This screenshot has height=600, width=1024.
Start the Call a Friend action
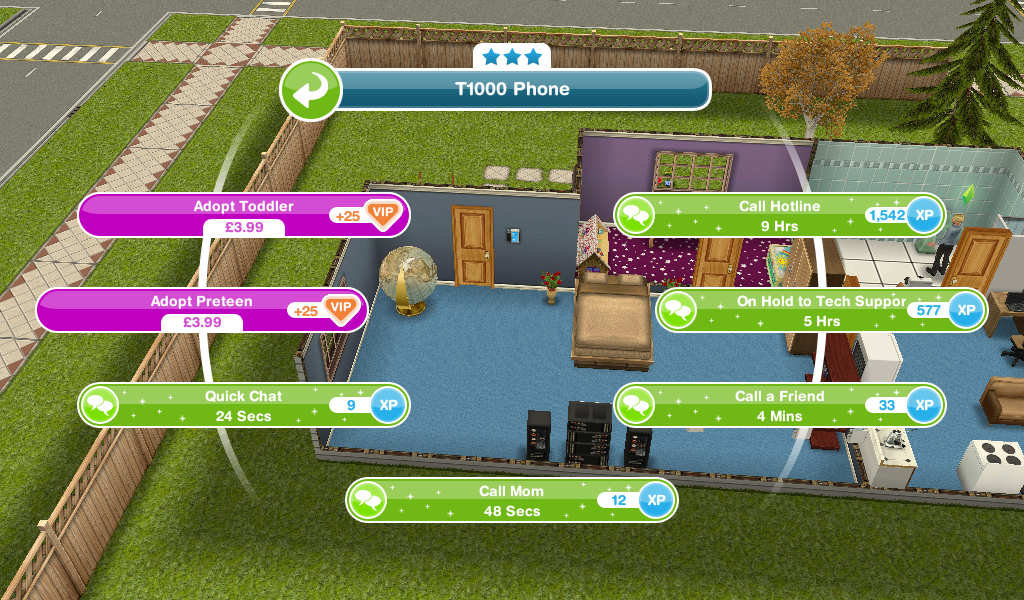[x=779, y=405]
